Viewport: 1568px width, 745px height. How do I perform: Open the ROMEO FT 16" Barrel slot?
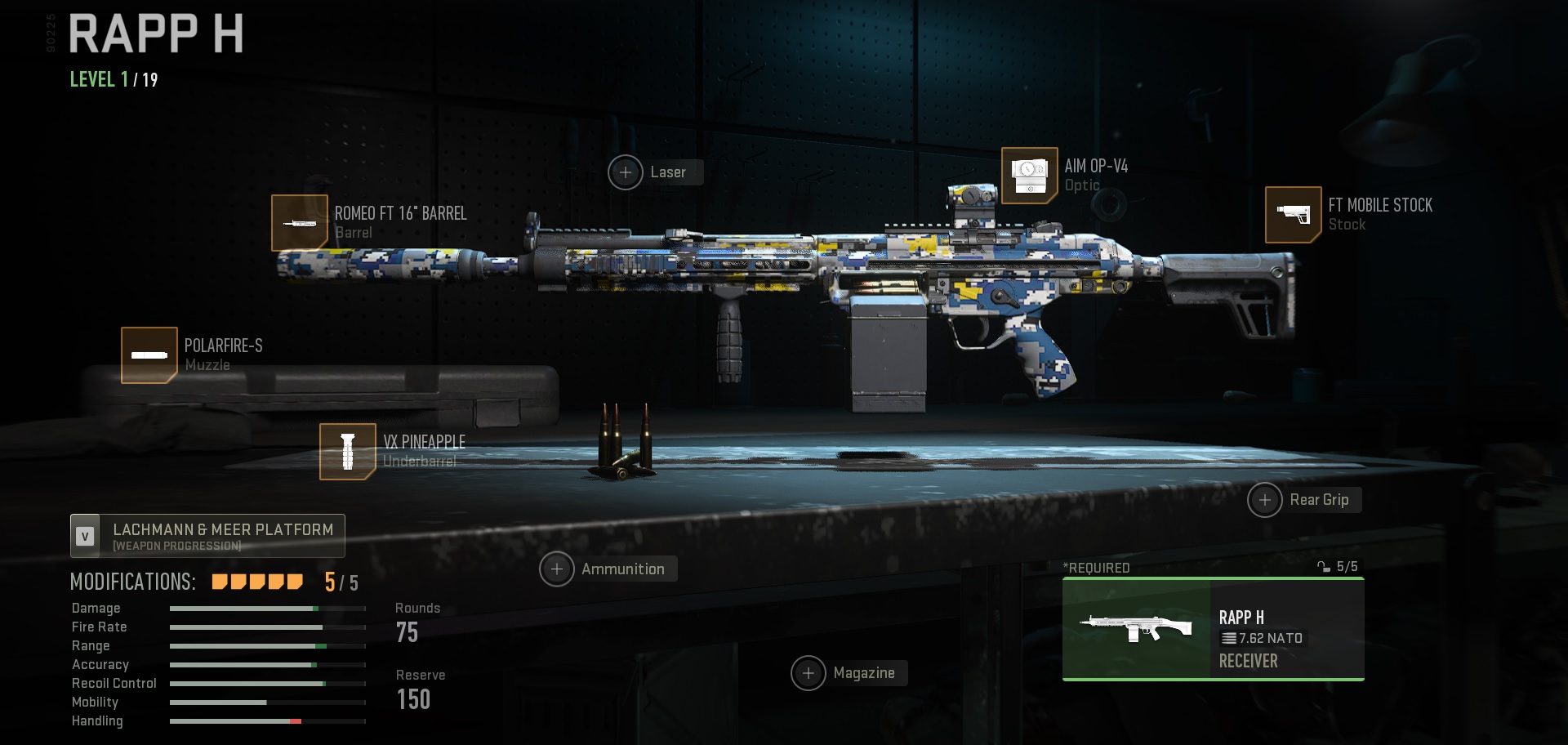[x=301, y=222]
